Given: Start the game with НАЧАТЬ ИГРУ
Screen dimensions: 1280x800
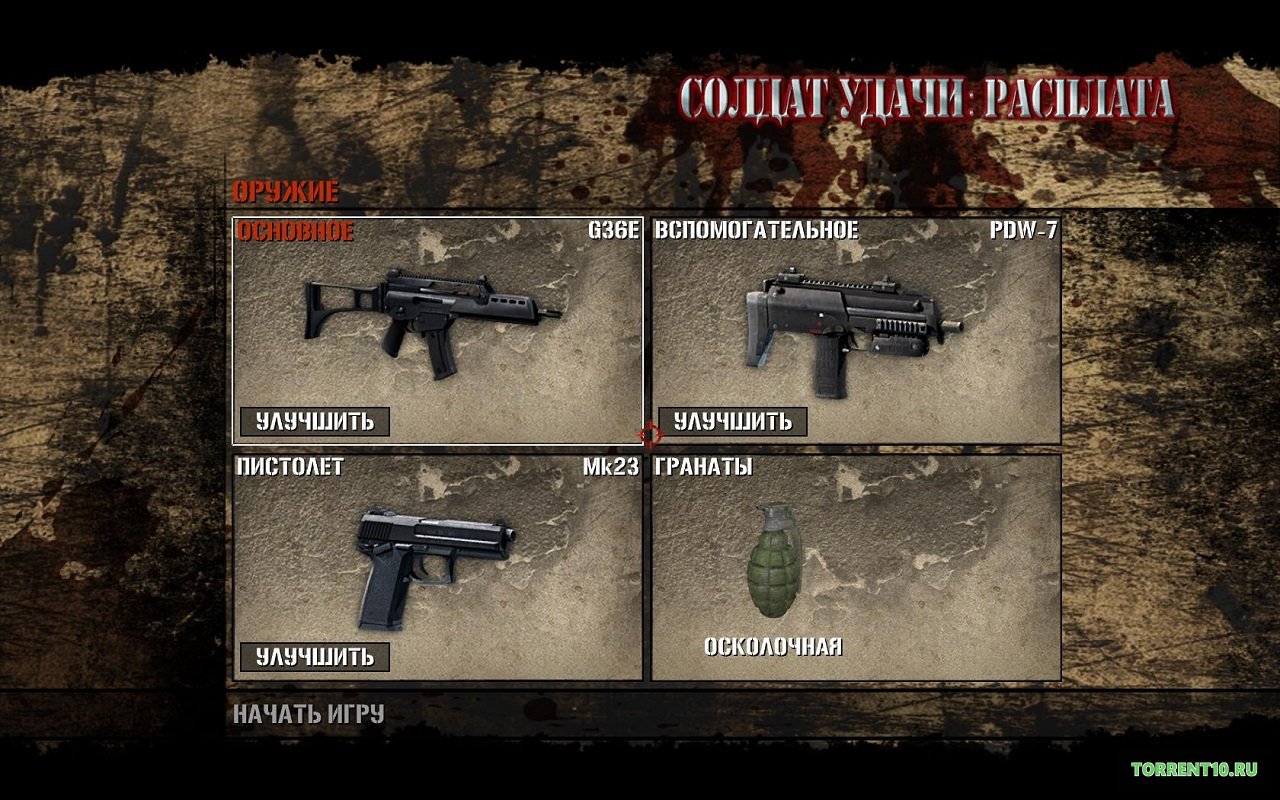Looking at the screenshot, I should pos(309,715).
